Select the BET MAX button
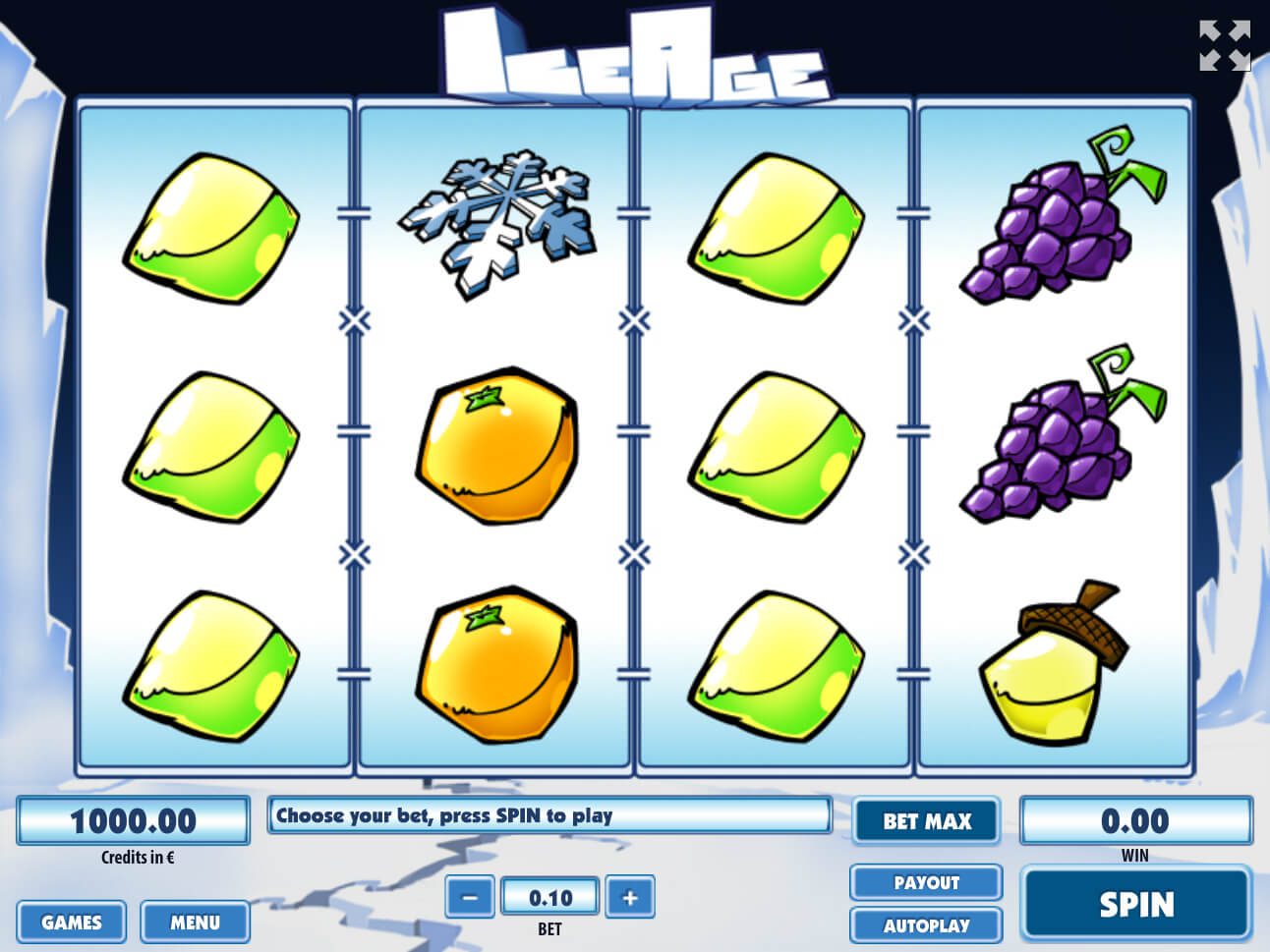Screen dimensions: 1270x952 click(926, 820)
